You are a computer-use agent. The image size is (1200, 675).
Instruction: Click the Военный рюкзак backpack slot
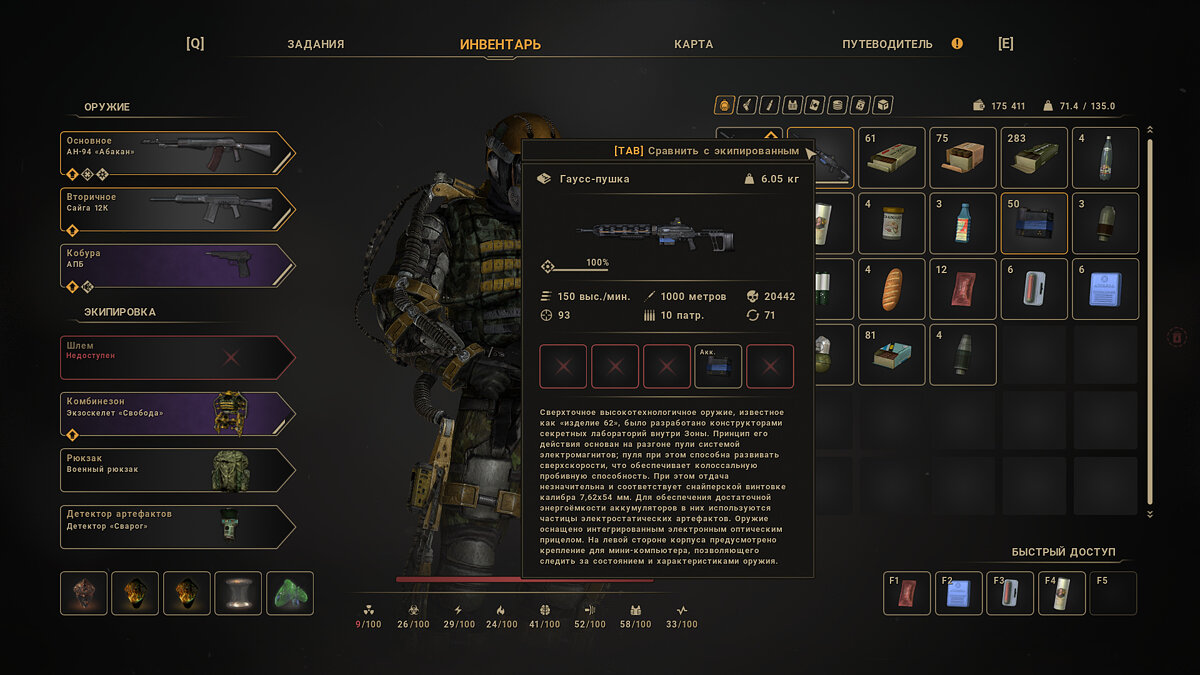point(177,470)
